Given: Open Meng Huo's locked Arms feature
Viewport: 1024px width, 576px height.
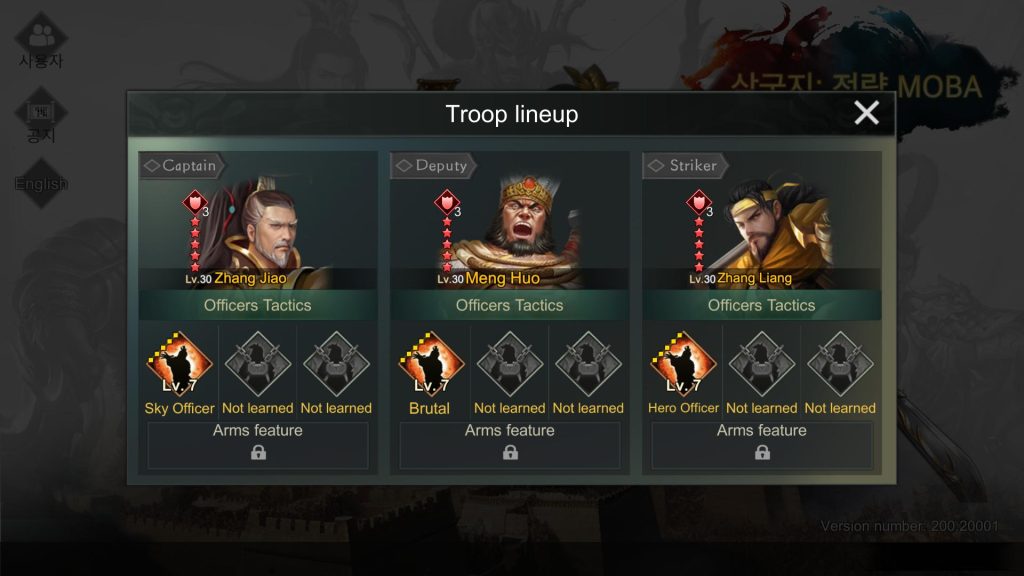Looking at the screenshot, I should [x=510, y=445].
